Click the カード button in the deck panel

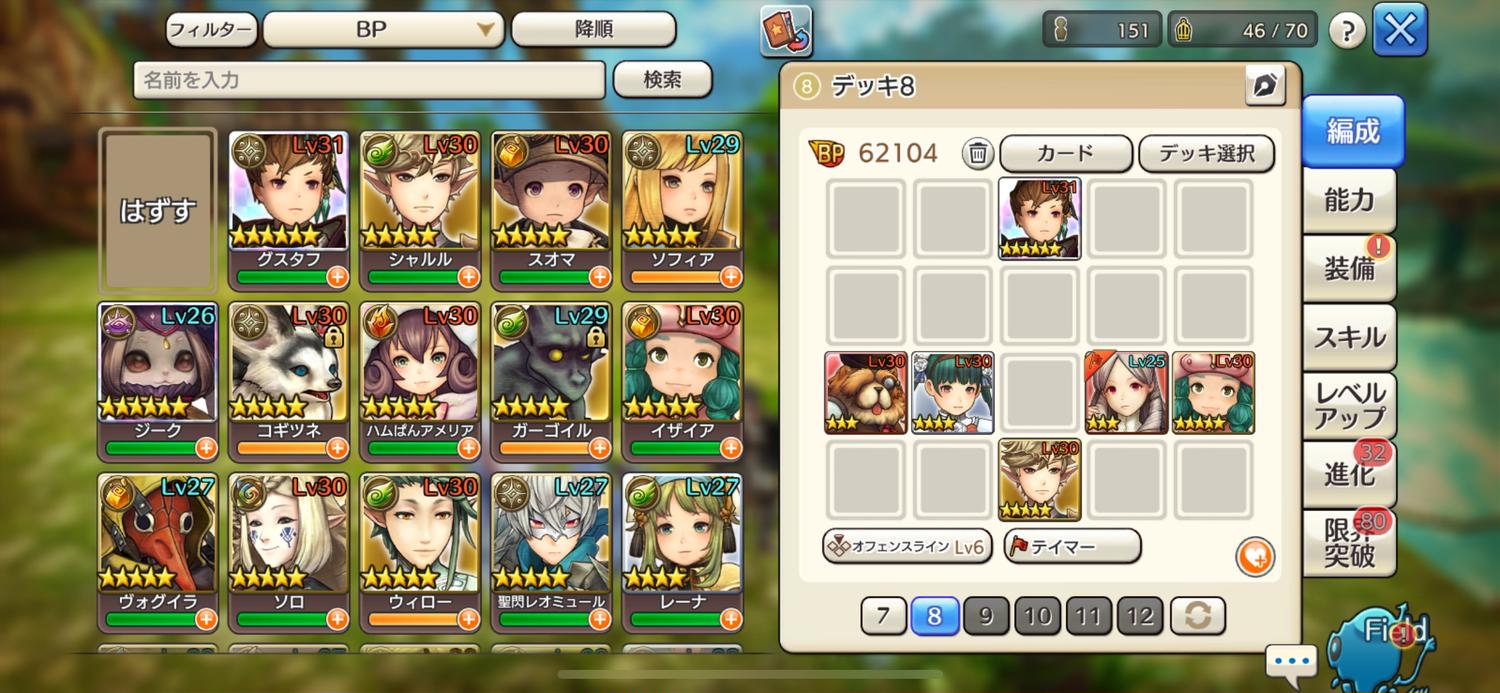click(x=1065, y=154)
